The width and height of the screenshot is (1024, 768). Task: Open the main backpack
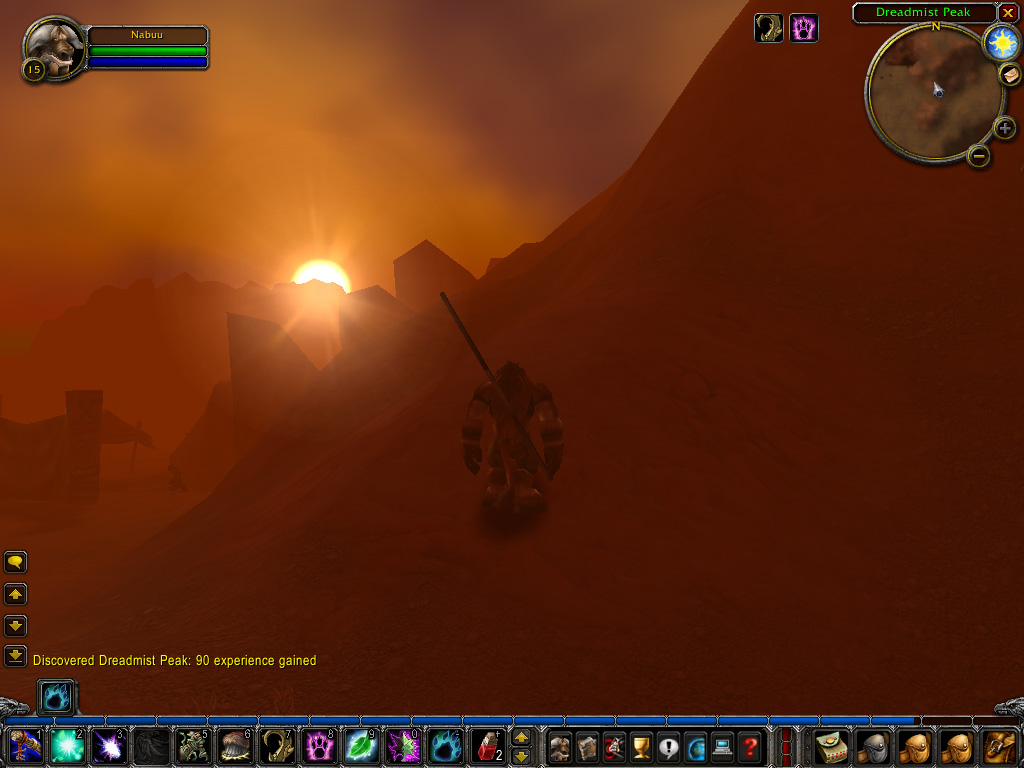[x=999, y=746]
